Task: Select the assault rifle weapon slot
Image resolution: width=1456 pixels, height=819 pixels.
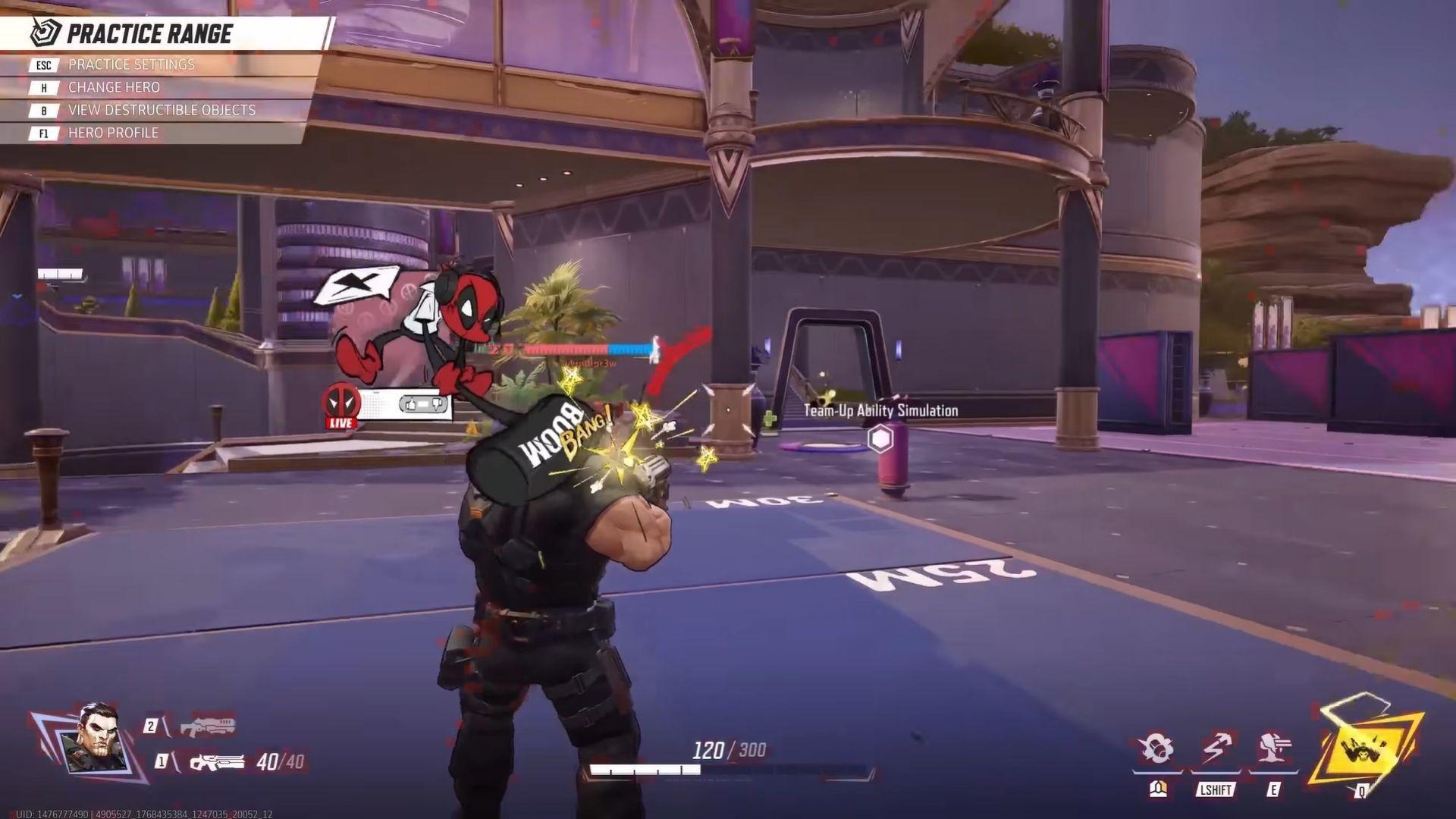Action: 216,762
